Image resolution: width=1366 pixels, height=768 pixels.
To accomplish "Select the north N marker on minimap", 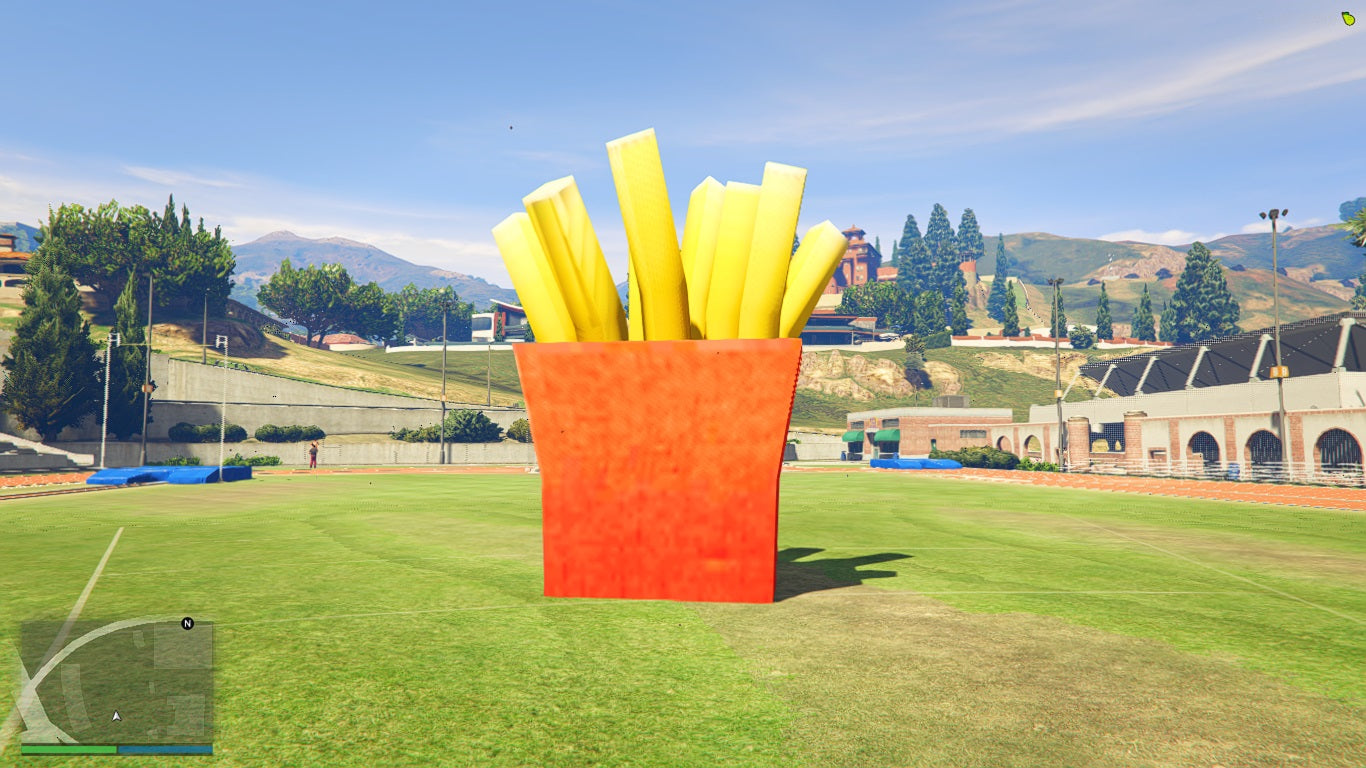I will click(187, 623).
